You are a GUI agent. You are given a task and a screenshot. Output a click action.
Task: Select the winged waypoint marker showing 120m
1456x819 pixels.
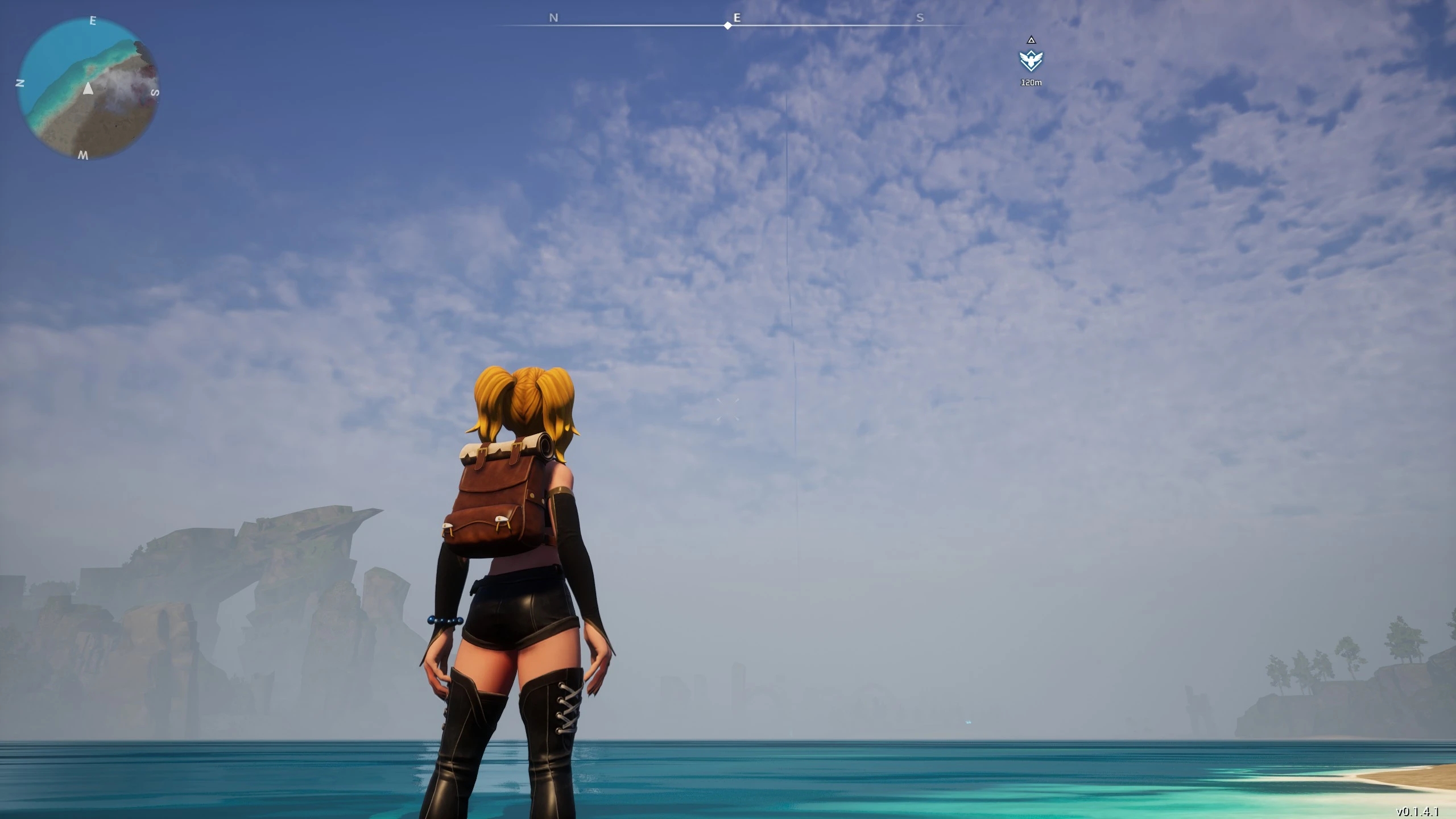1031,60
